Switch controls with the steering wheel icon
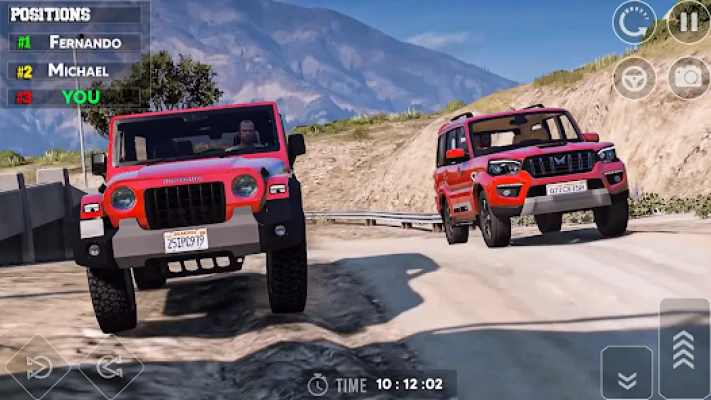This screenshot has width=711, height=400. [634, 77]
